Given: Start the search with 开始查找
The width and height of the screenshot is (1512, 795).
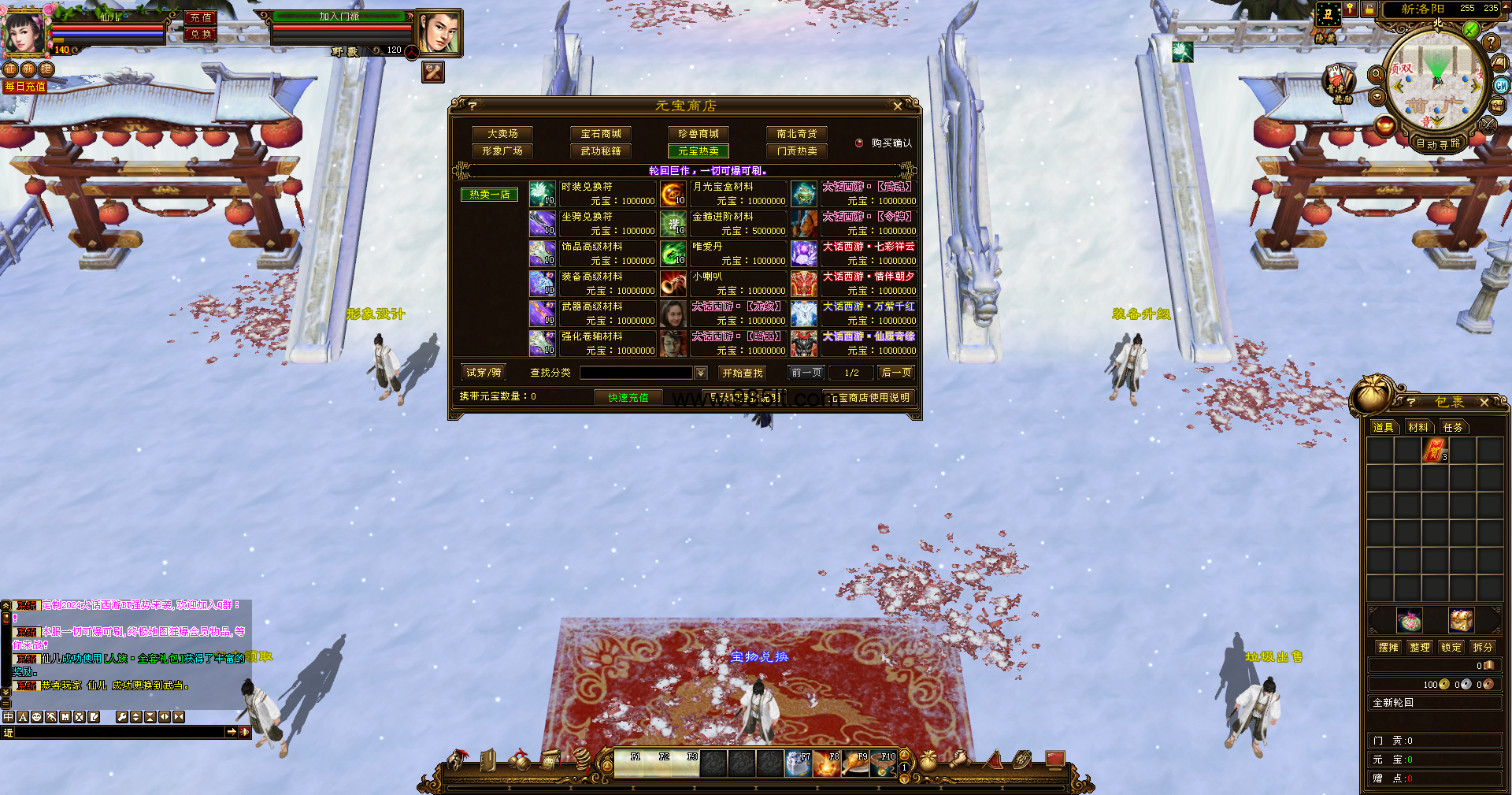Looking at the screenshot, I should click(742, 373).
